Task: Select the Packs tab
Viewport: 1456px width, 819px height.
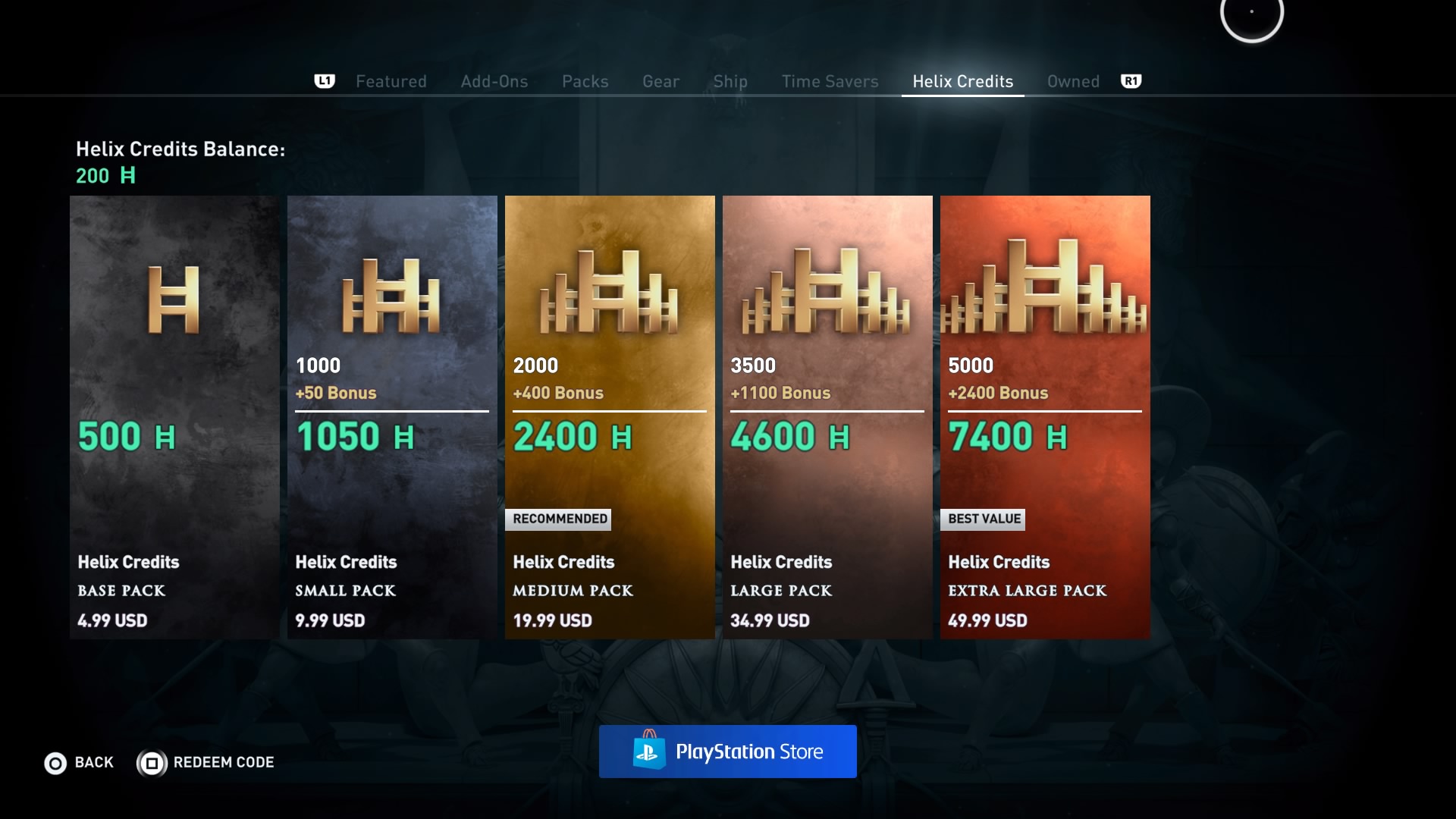Action: tap(585, 81)
